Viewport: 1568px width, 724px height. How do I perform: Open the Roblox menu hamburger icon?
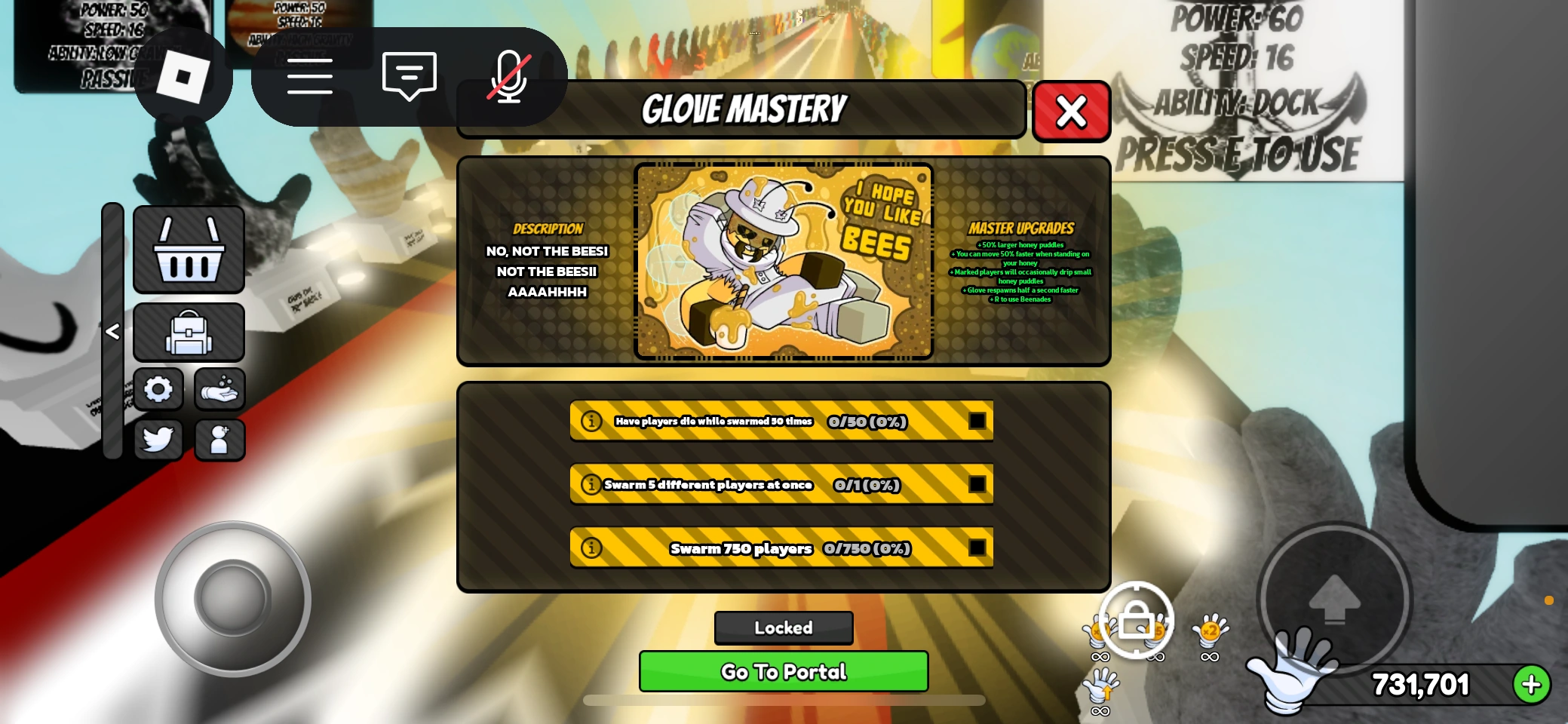pyautogui.click(x=310, y=75)
